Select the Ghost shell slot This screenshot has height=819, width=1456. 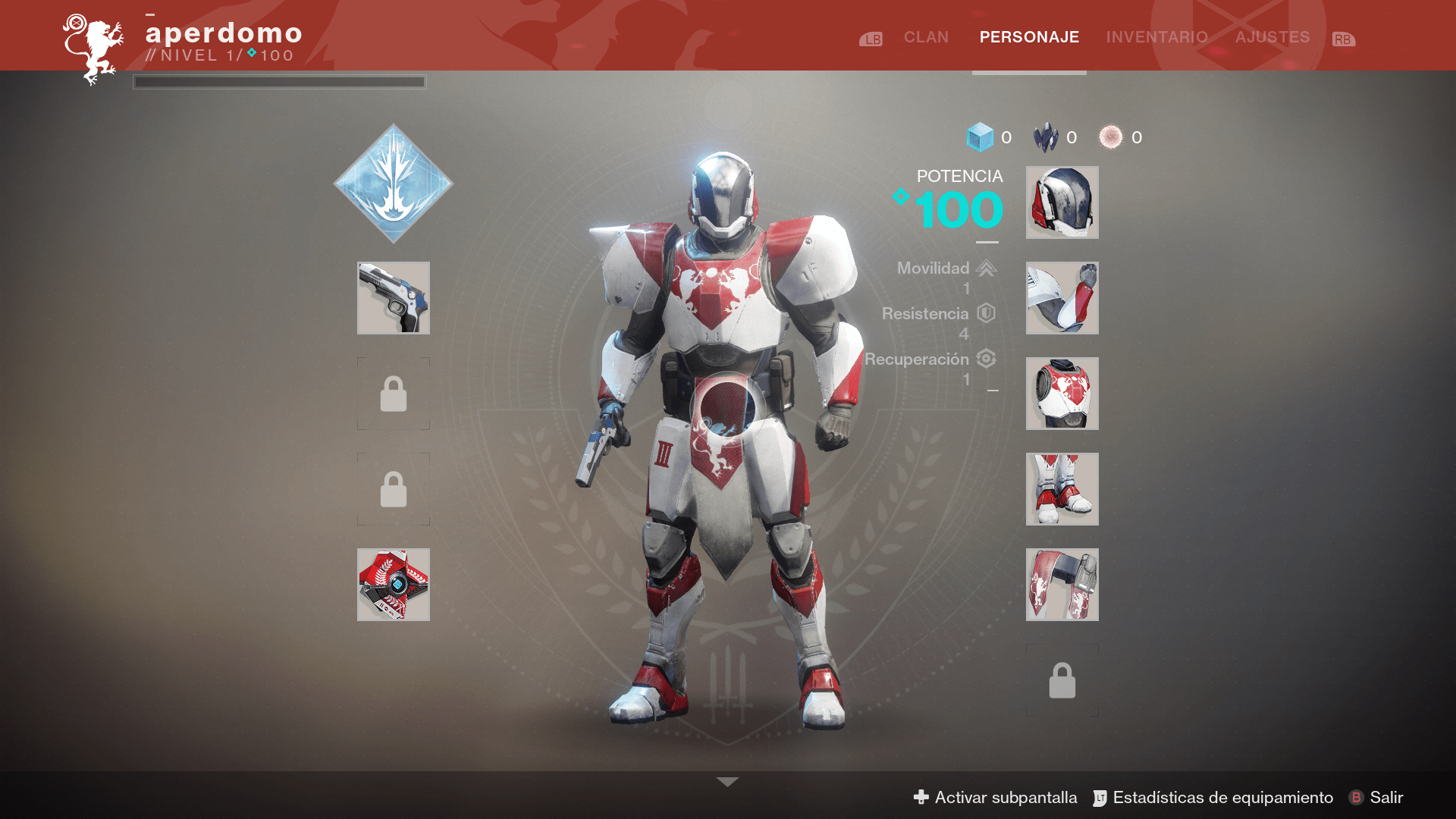tap(393, 584)
